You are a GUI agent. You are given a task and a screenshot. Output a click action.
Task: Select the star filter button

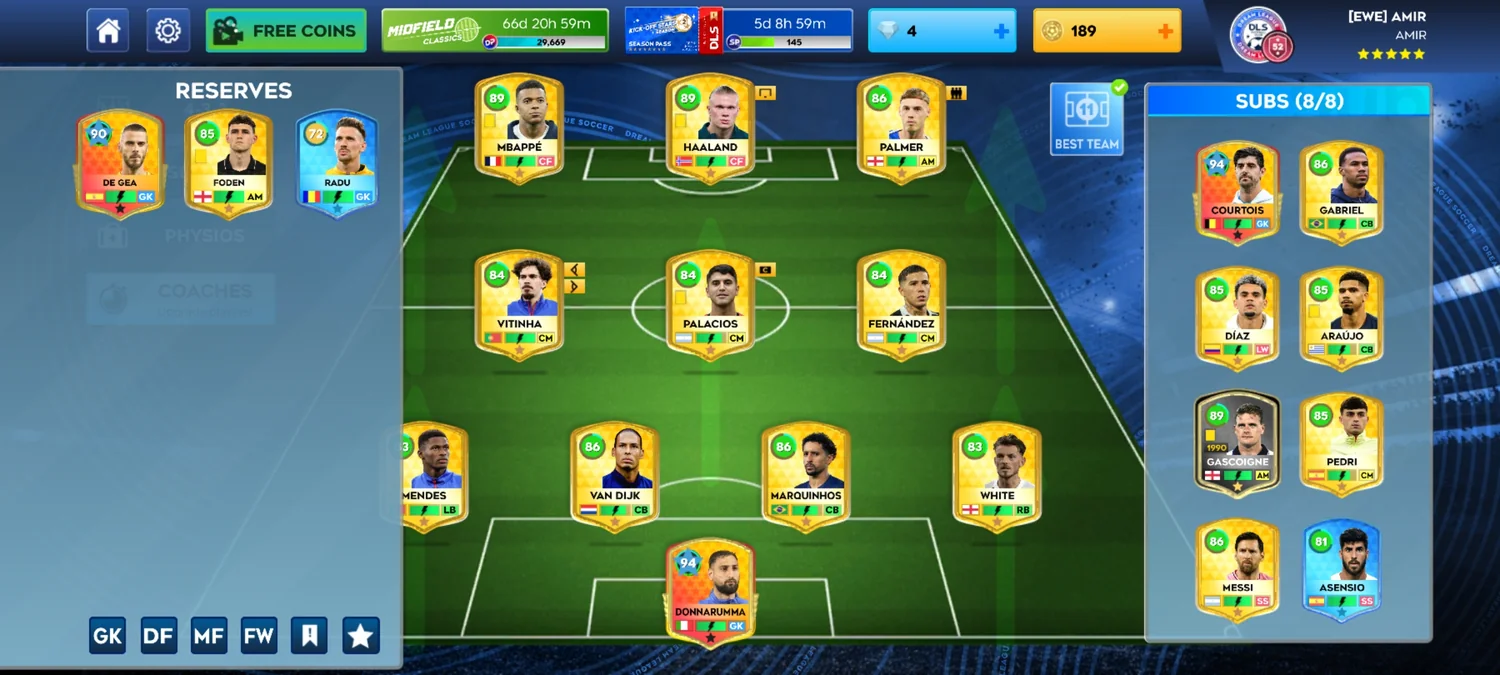point(360,635)
